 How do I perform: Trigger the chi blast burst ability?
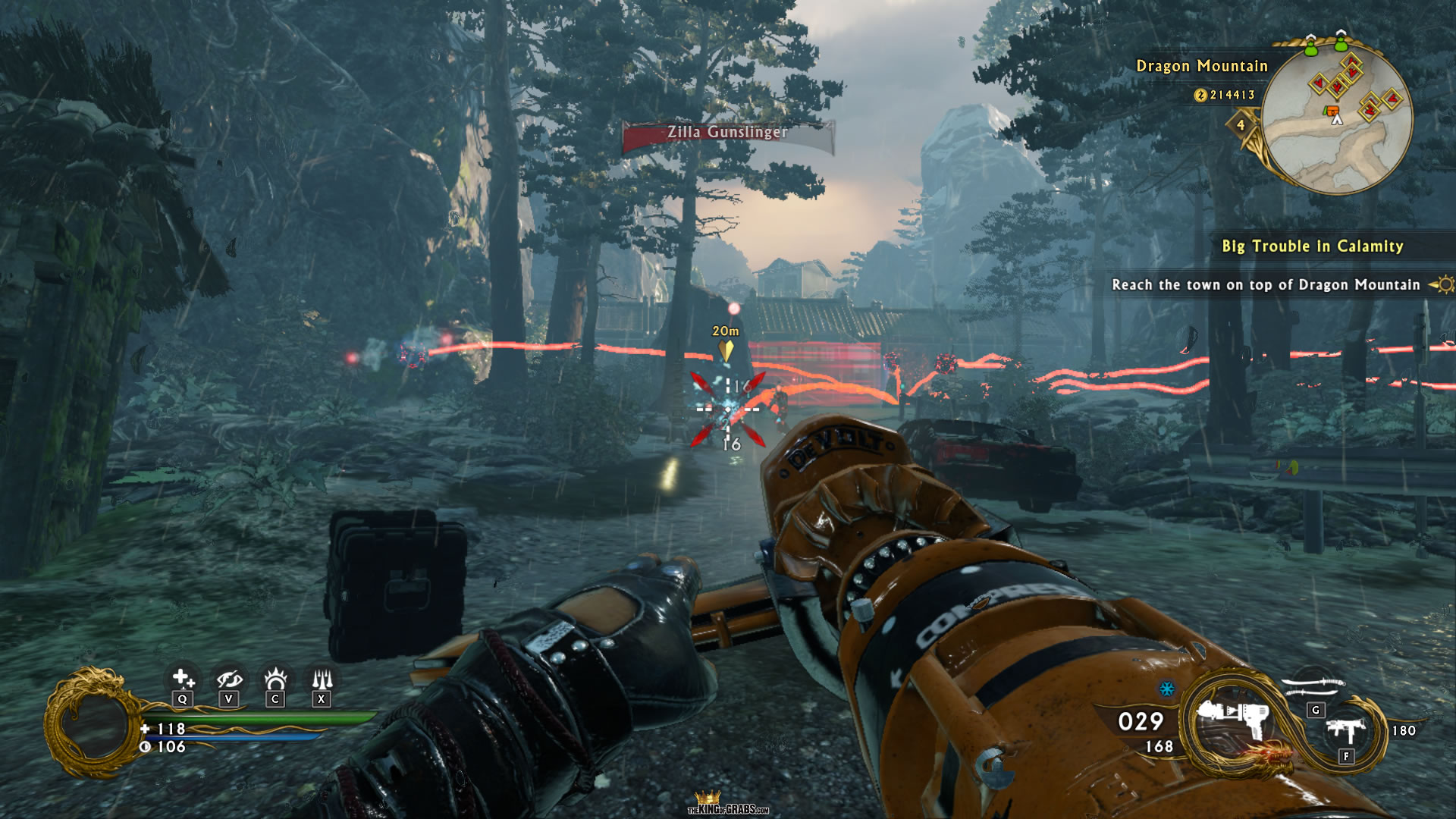pos(275,677)
